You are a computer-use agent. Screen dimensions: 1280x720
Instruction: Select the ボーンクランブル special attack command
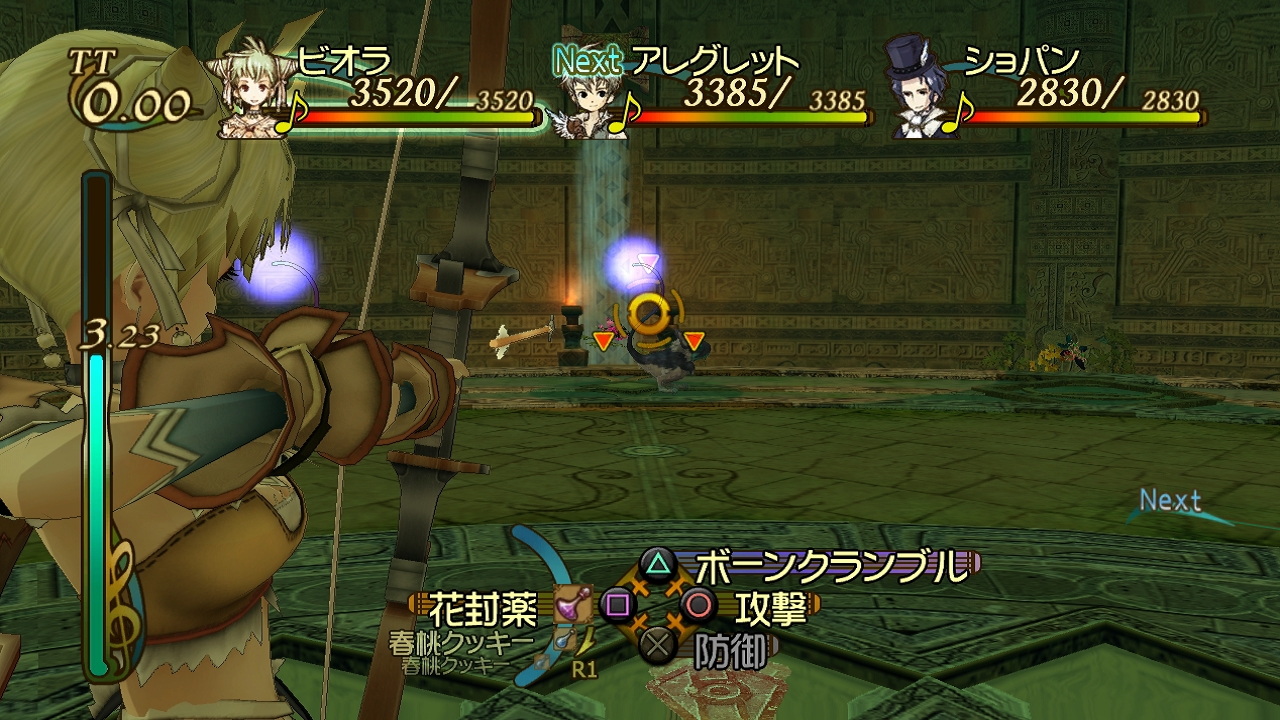(x=830, y=566)
